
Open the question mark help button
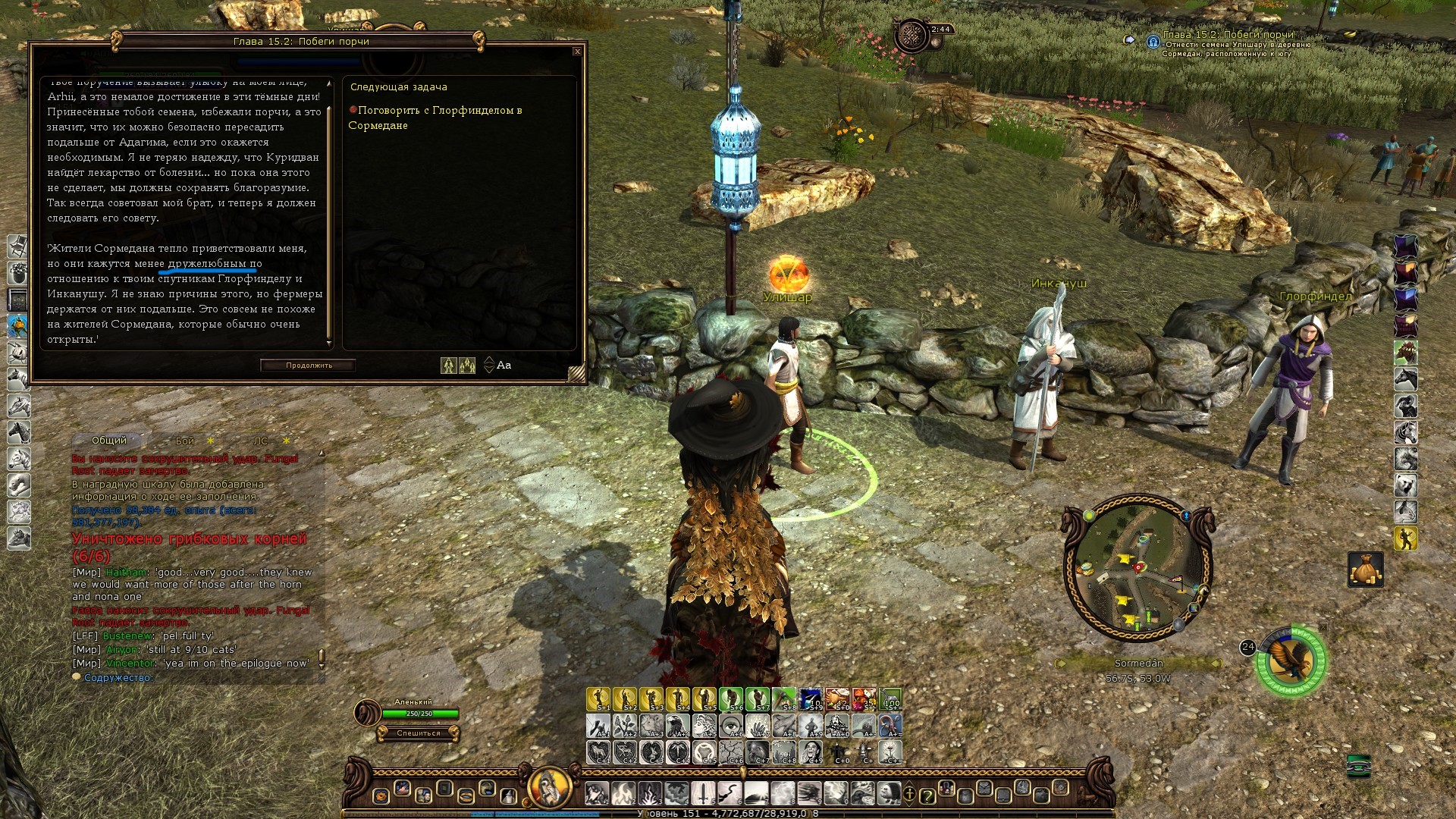[x=927, y=795]
